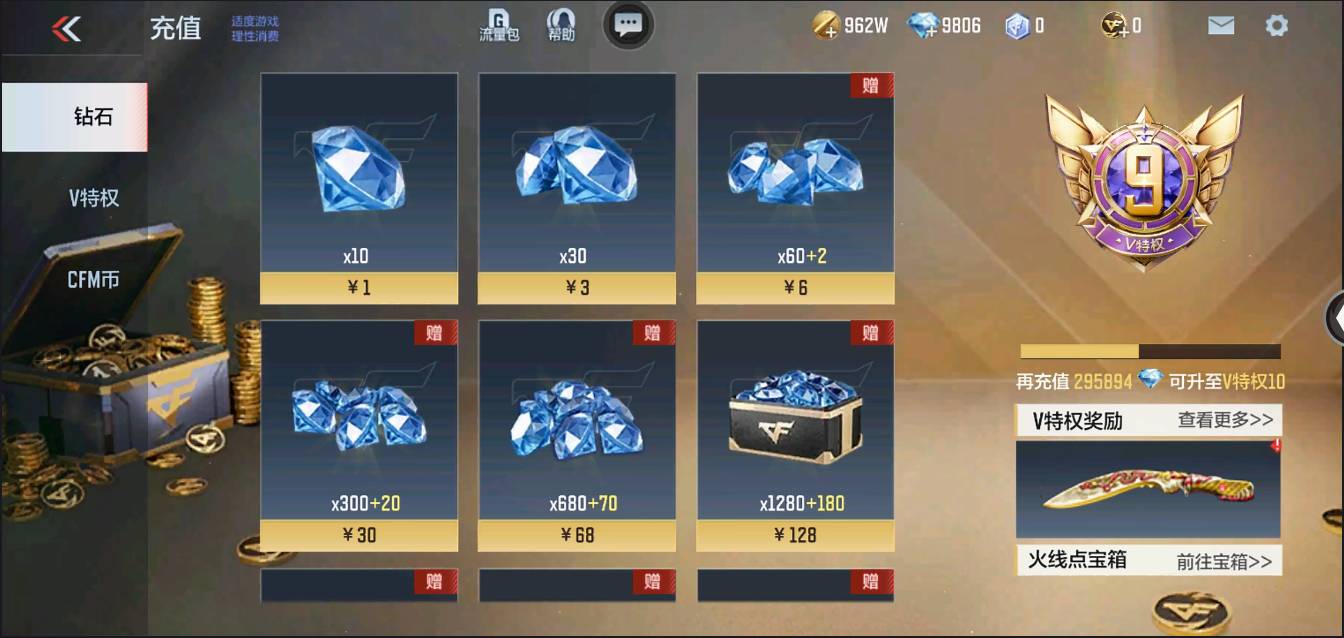The width and height of the screenshot is (1344, 638).
Task: Open the gear settings icon
Action: (x=1276, y=26)
